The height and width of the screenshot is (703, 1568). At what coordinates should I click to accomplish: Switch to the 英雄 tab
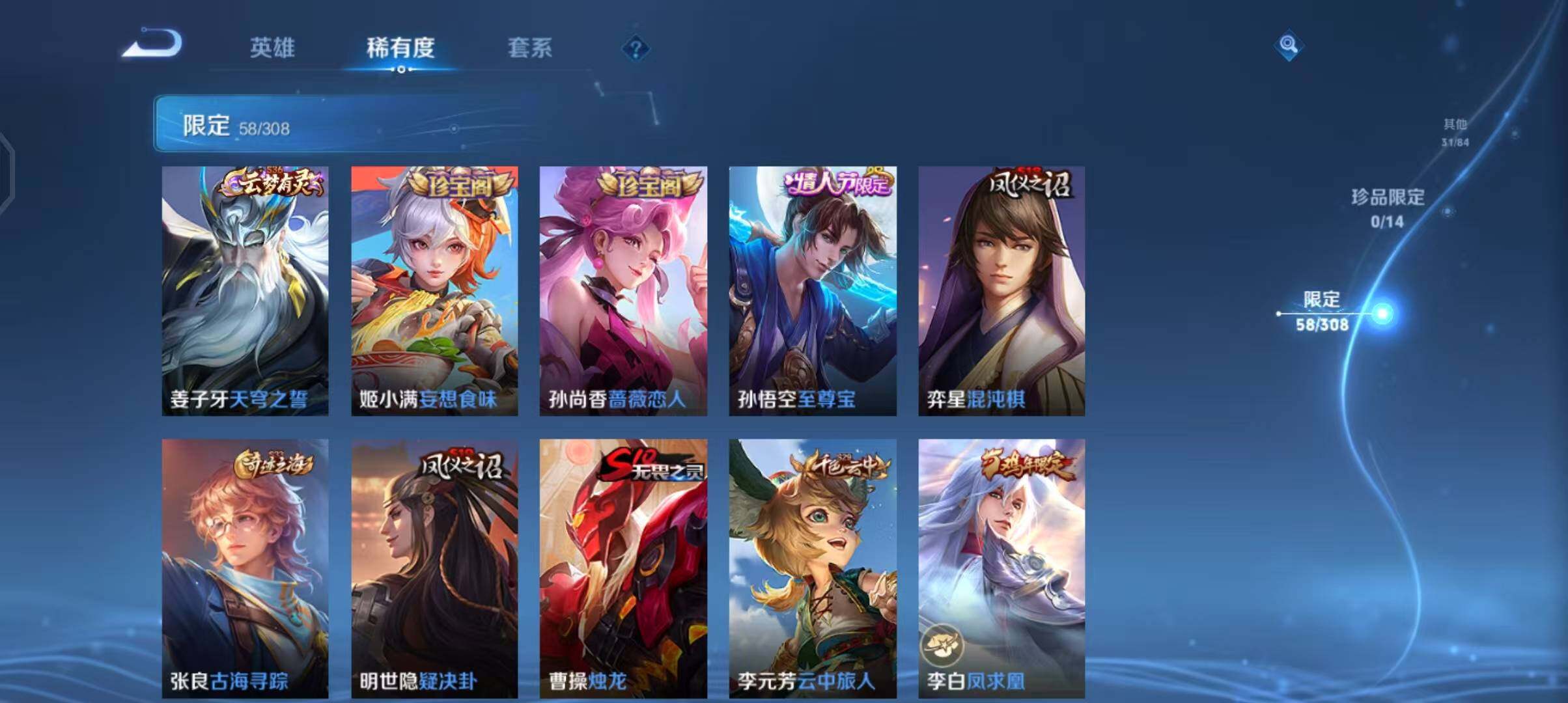click(272, 48)
